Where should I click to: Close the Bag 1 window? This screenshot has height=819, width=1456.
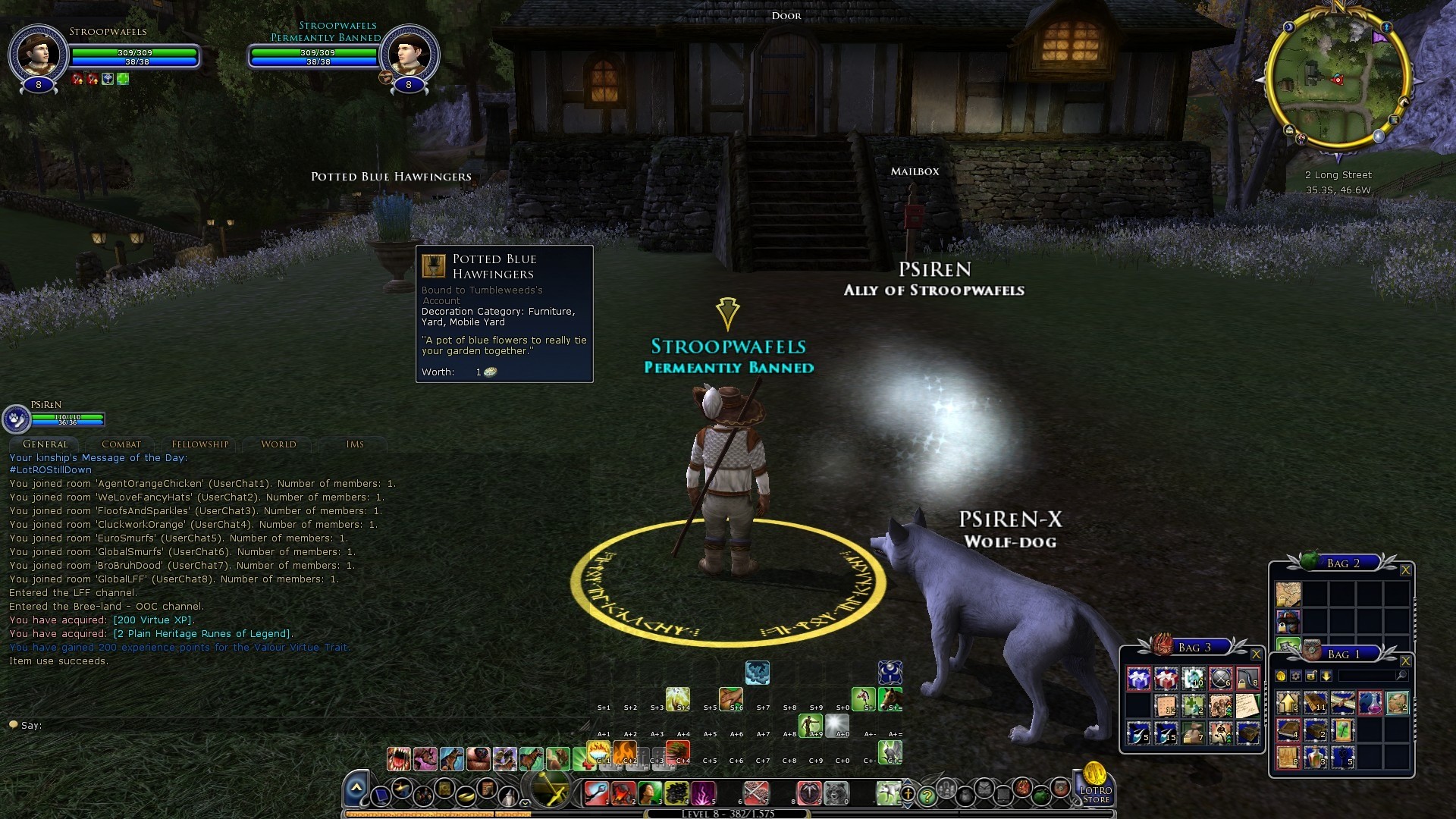point(1405,661)
